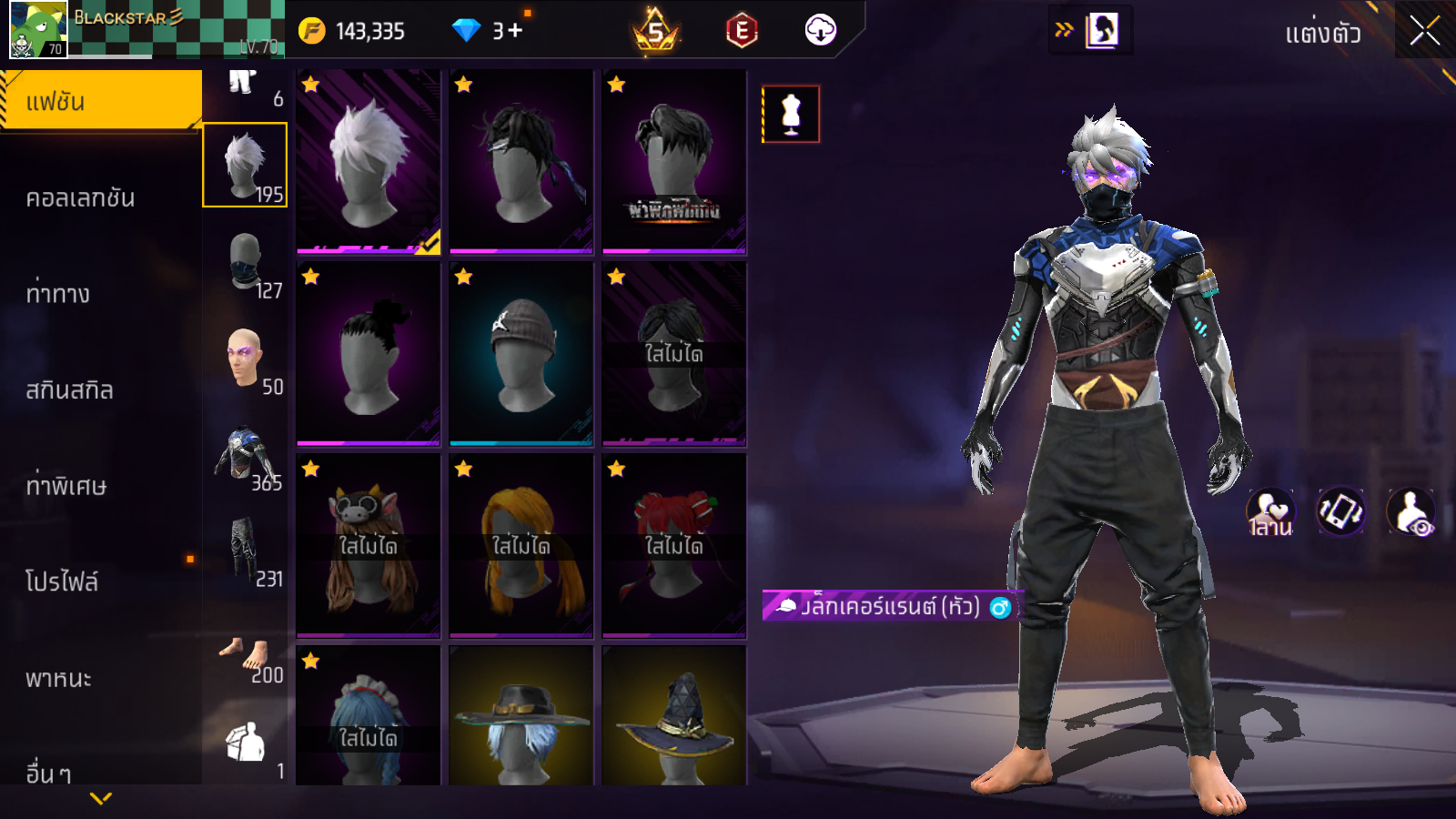Close the dress-up screen with the X

click(x=1424, y=32)
